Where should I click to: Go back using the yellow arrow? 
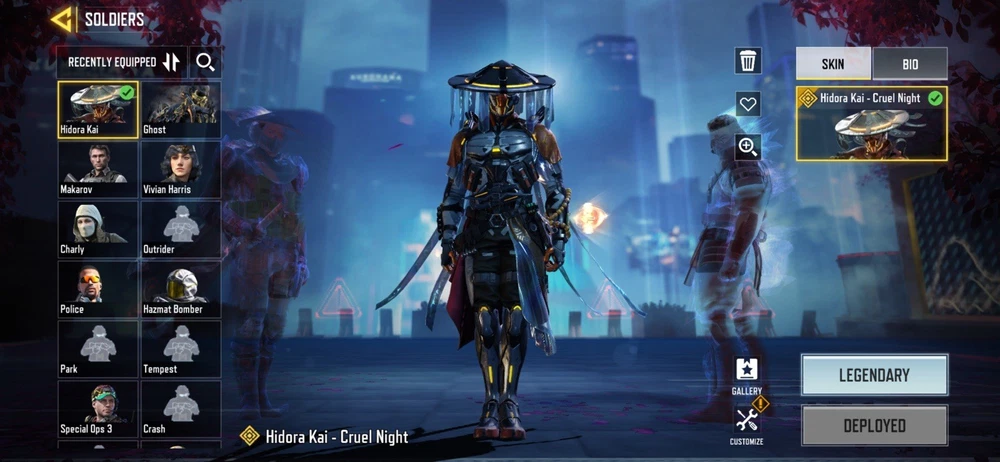tap(62, 19)
